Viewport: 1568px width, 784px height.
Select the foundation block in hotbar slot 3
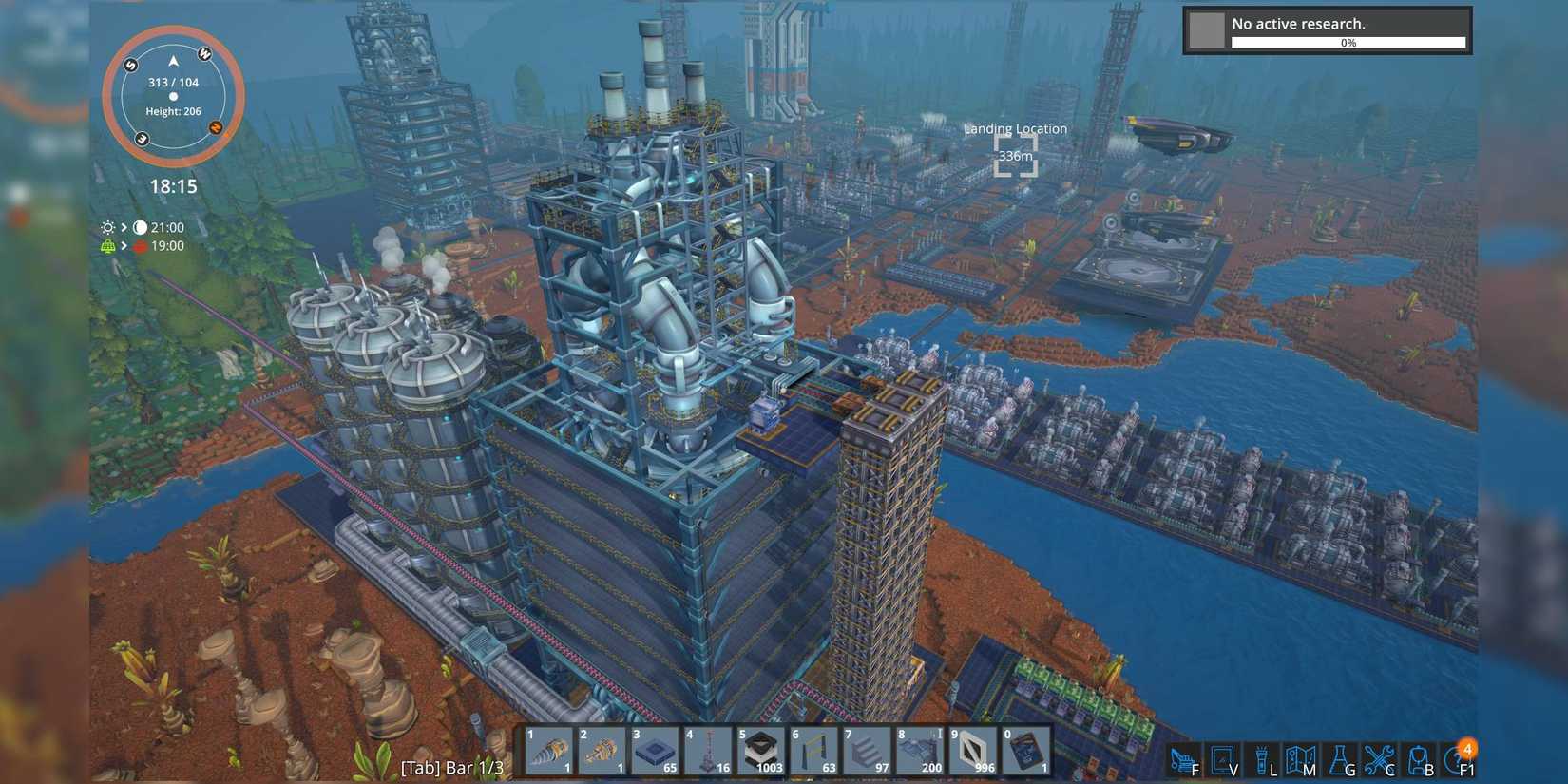(656, 751)
